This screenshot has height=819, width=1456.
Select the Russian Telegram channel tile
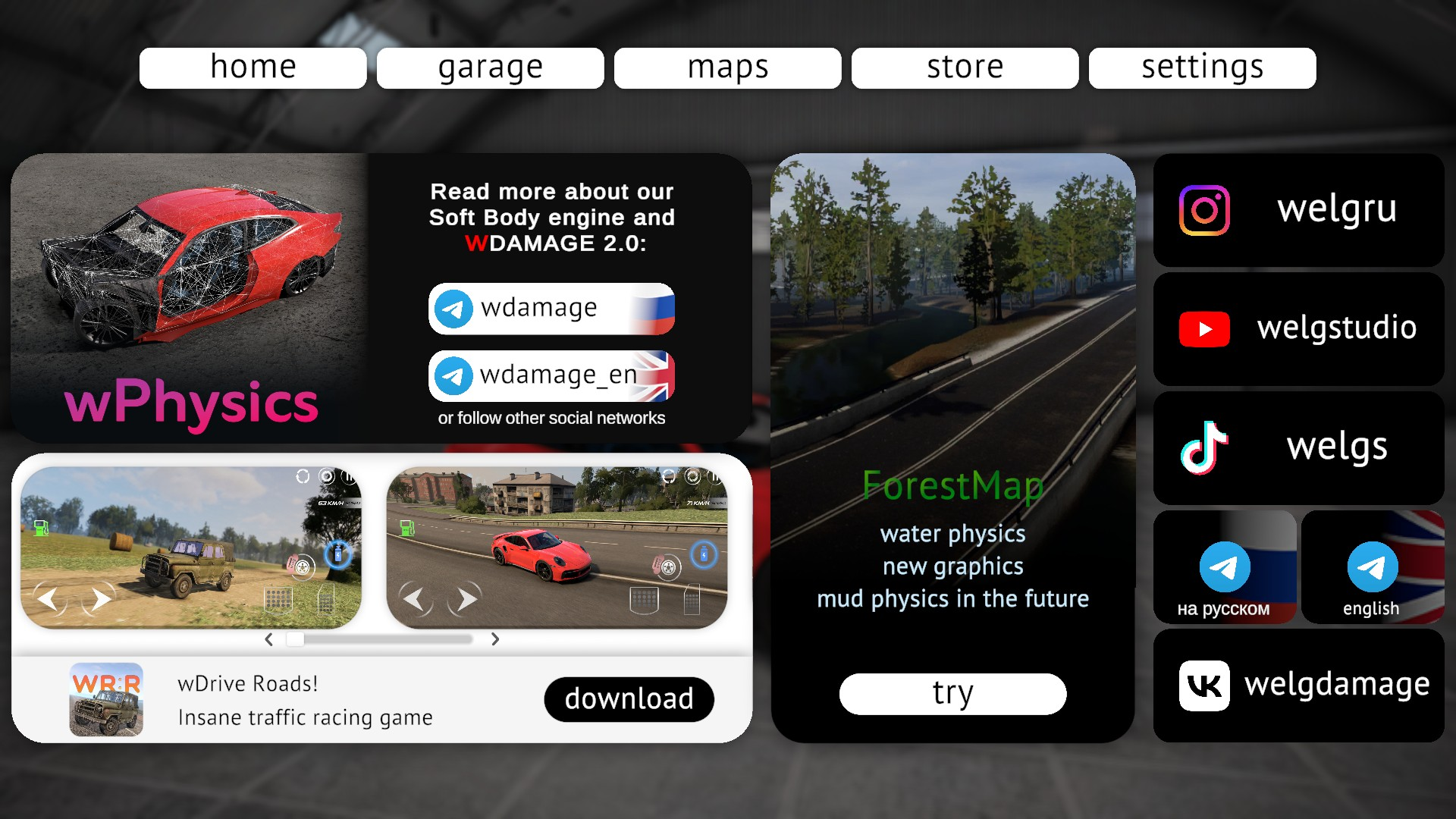[1224, 567]
